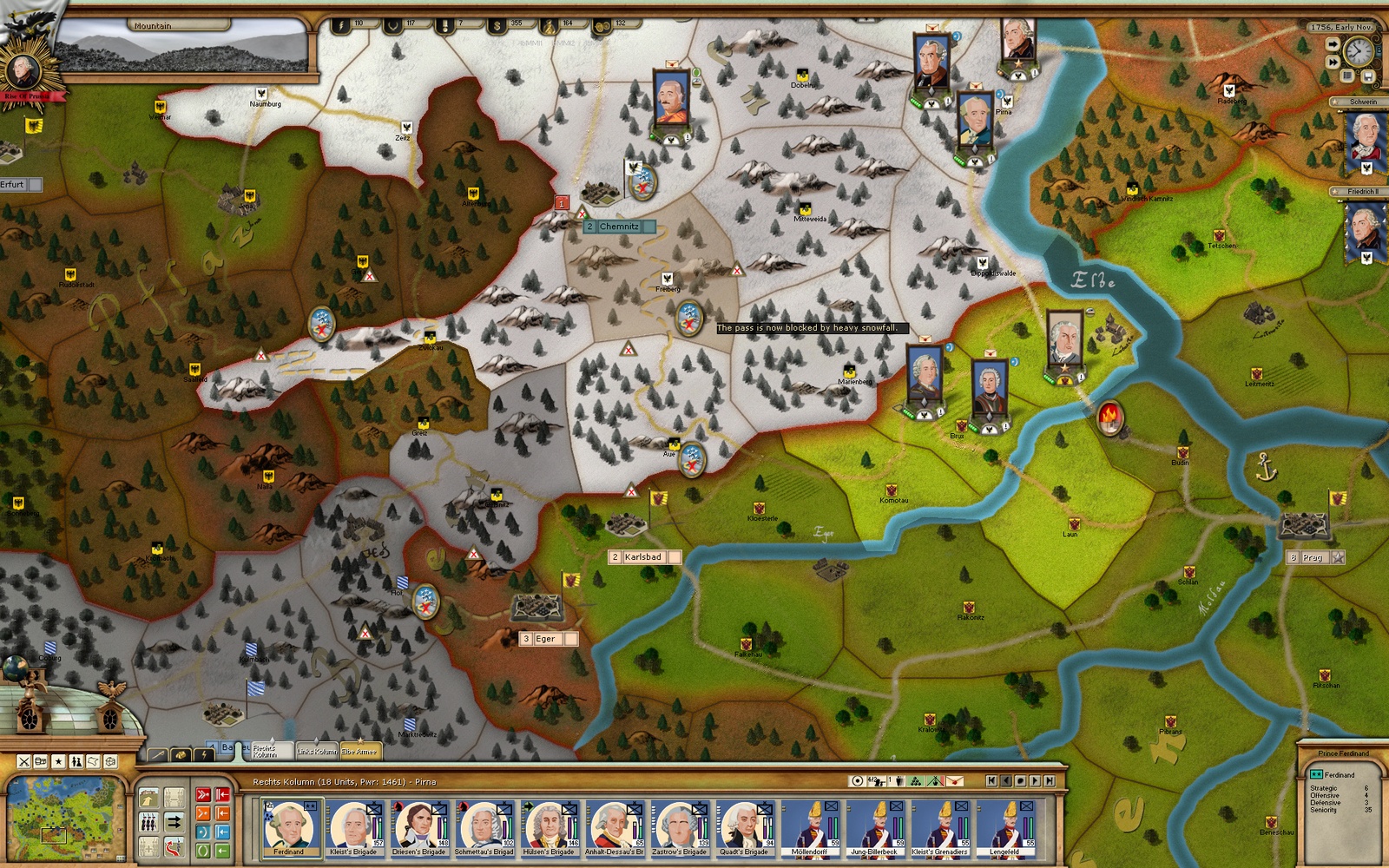
Task: Open the envelope message icon in the unit bar
Action: pos(955,781)
